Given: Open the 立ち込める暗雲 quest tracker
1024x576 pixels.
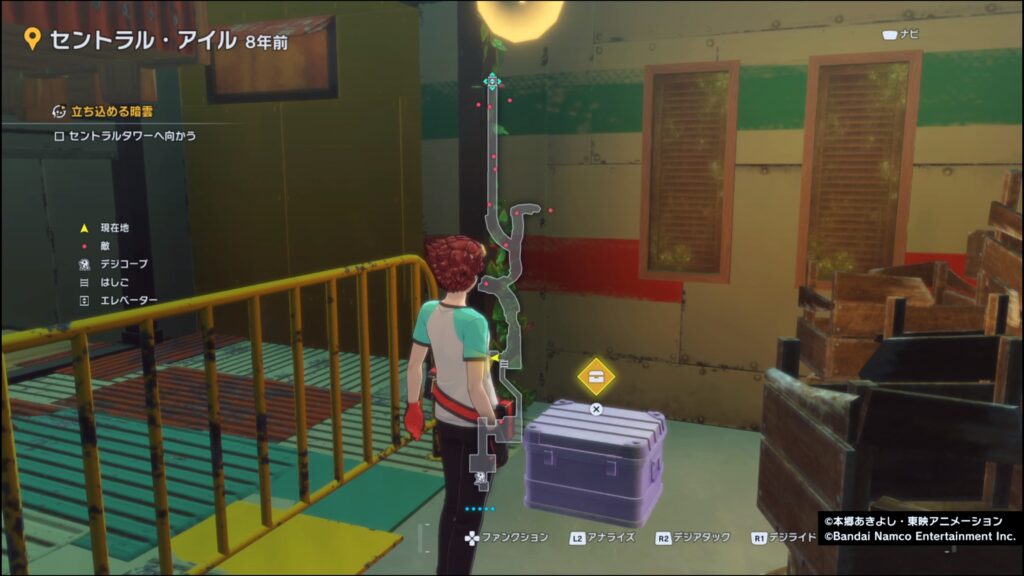Looking at the screenshot, I should [105, 112].
